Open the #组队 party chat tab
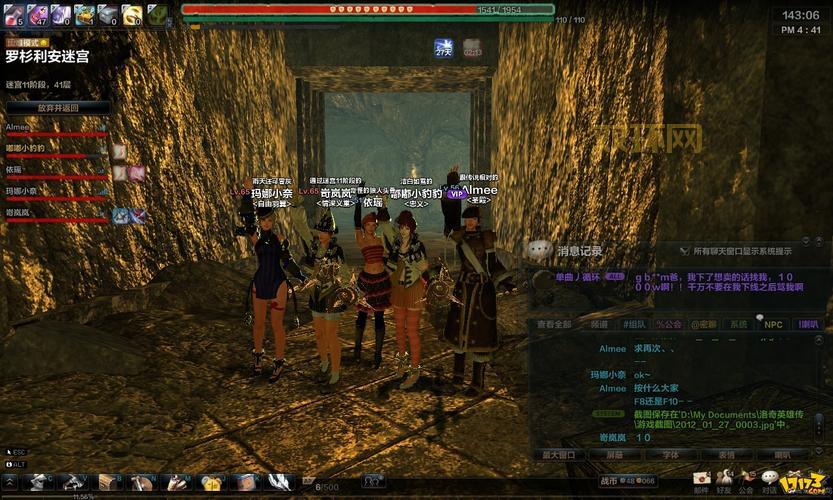This screenshot has width=833, height=500. (633, 324)
